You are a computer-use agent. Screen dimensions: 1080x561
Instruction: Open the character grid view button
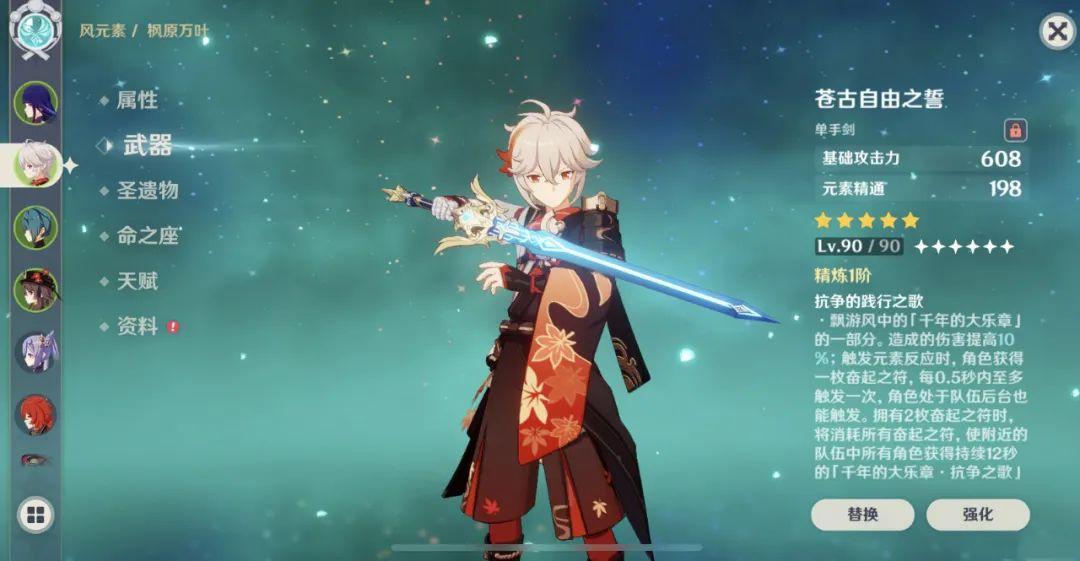[x=36, y=515]
